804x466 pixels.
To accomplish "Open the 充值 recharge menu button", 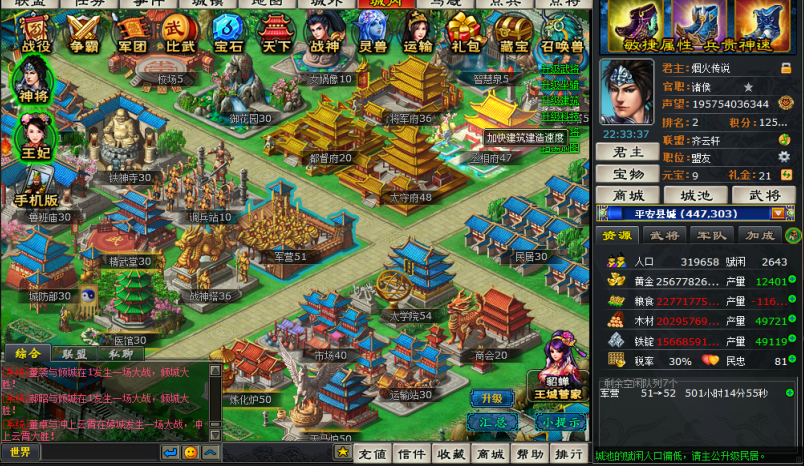I will click(373, 454).
